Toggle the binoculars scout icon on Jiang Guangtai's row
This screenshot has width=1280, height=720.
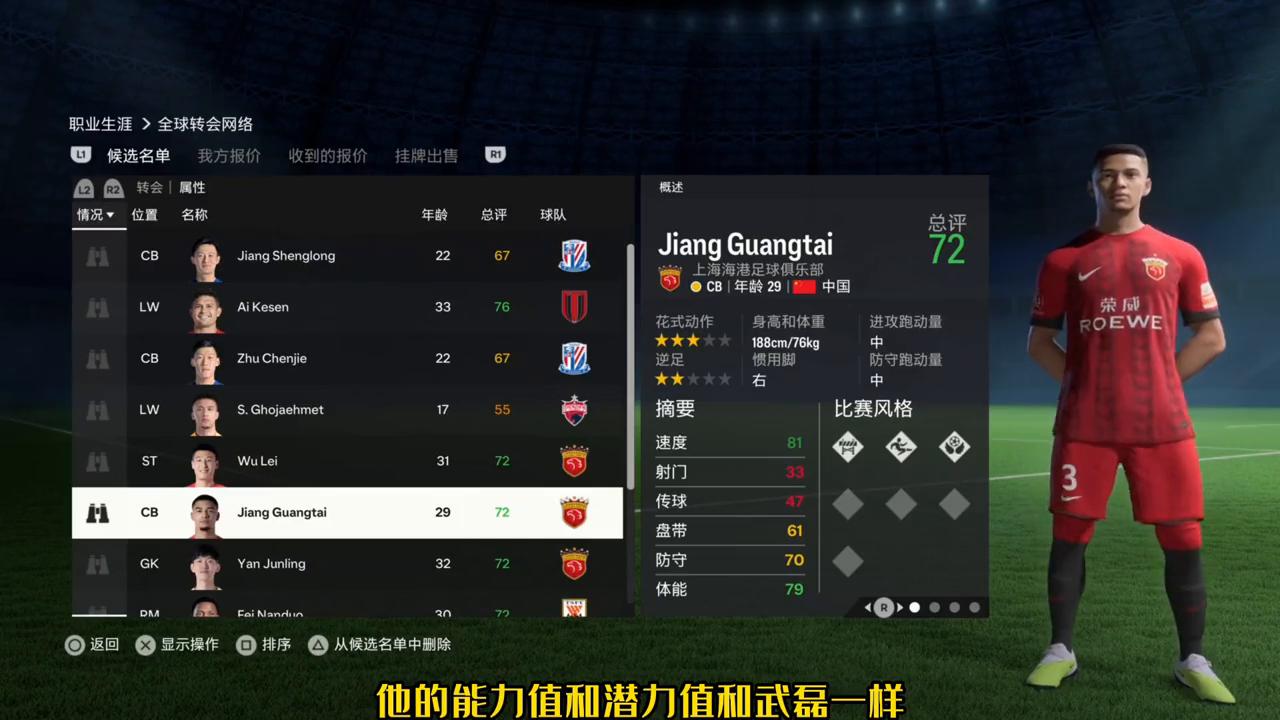[97, 512]
